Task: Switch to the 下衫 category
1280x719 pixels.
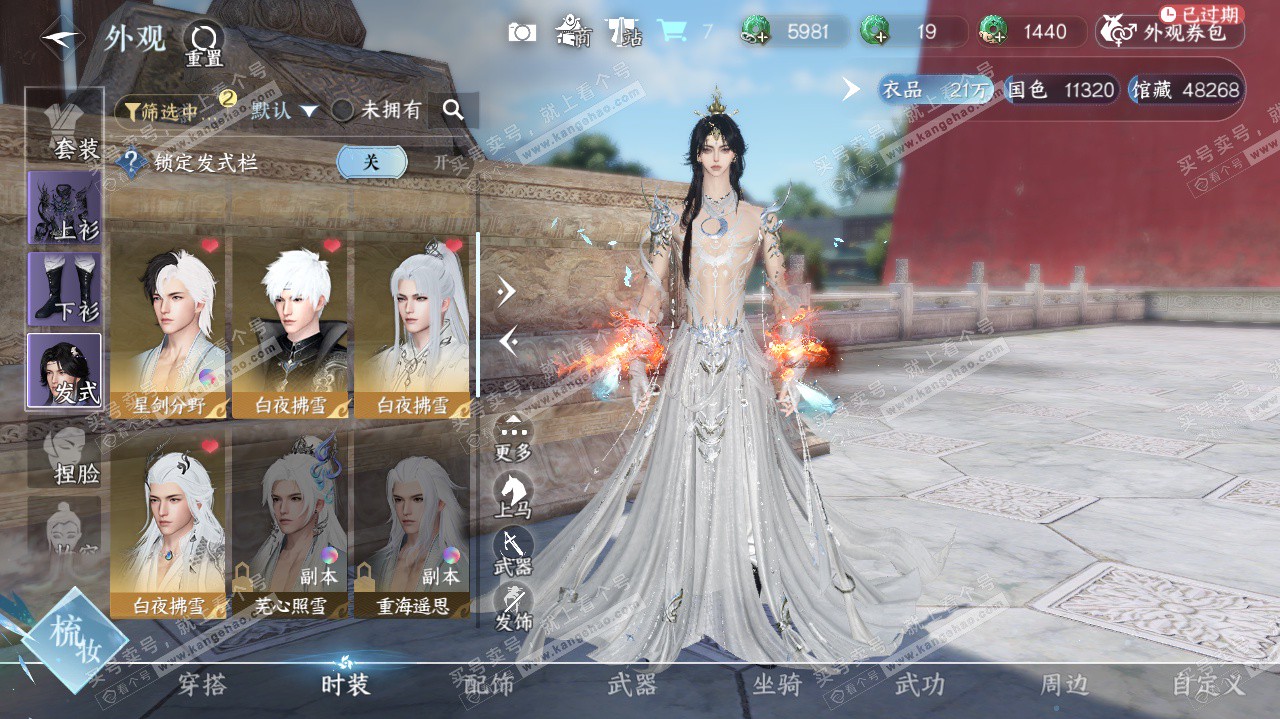Action: click(x=66, y=289)
